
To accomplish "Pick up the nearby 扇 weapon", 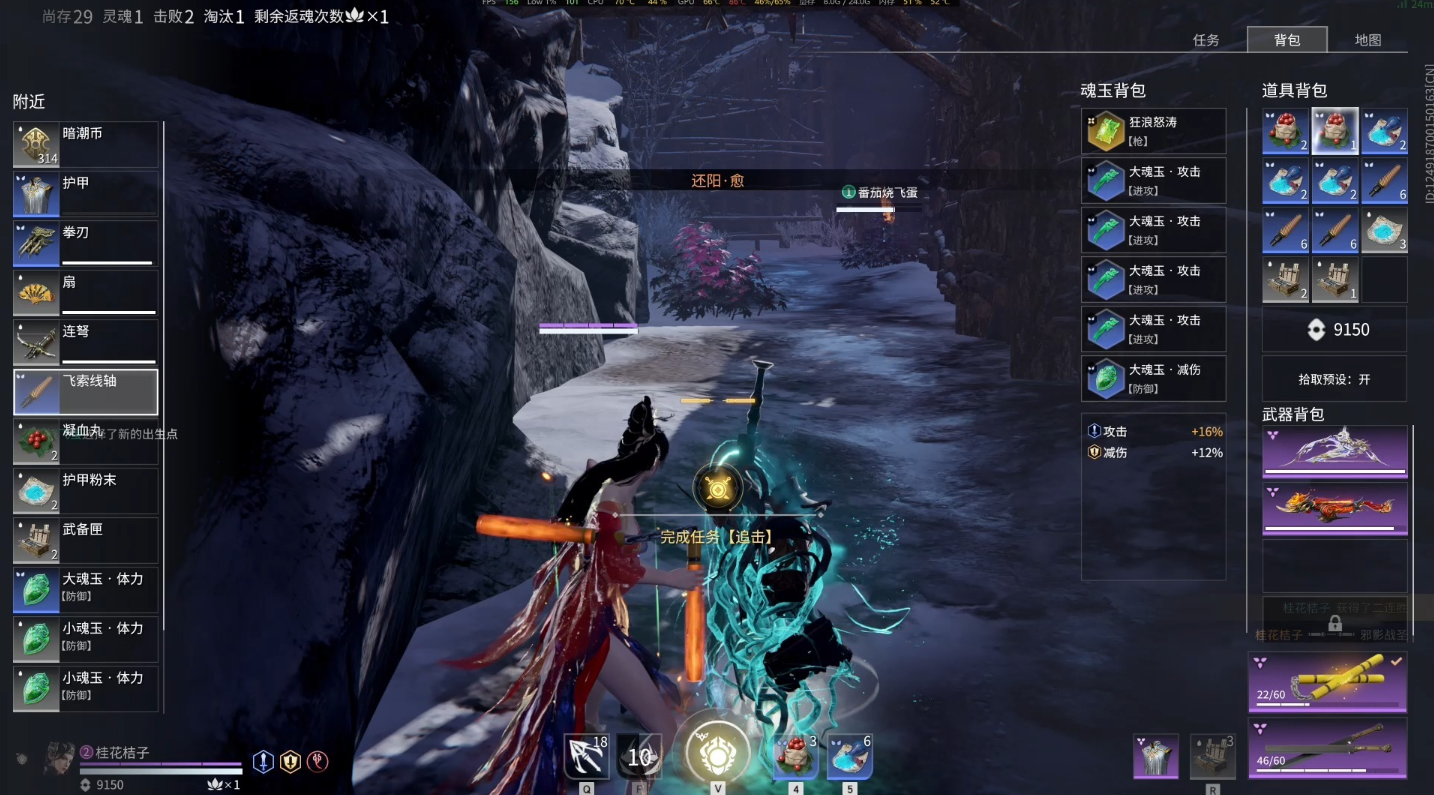I will 86,293.
